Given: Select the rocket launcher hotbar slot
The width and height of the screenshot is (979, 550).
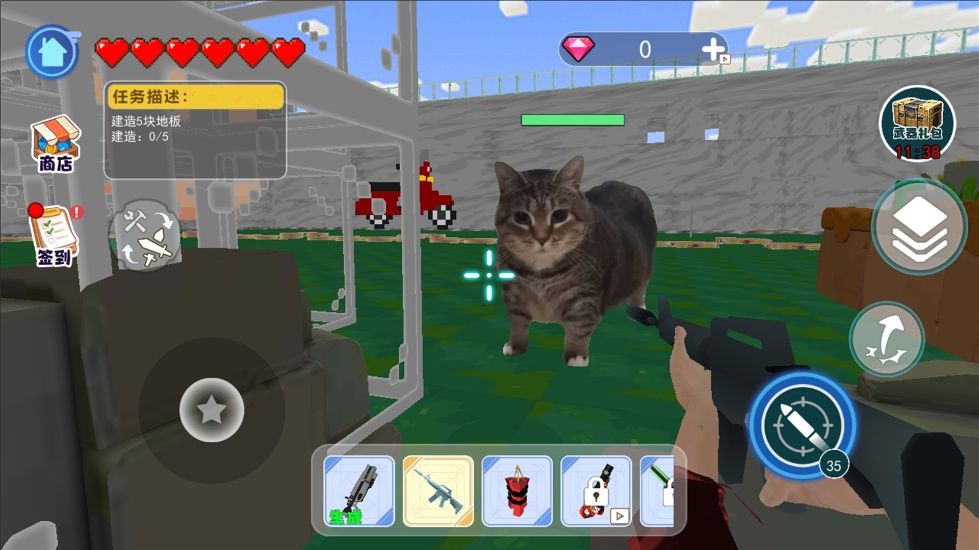Looking at the screenshot, I should coord(360,491).
